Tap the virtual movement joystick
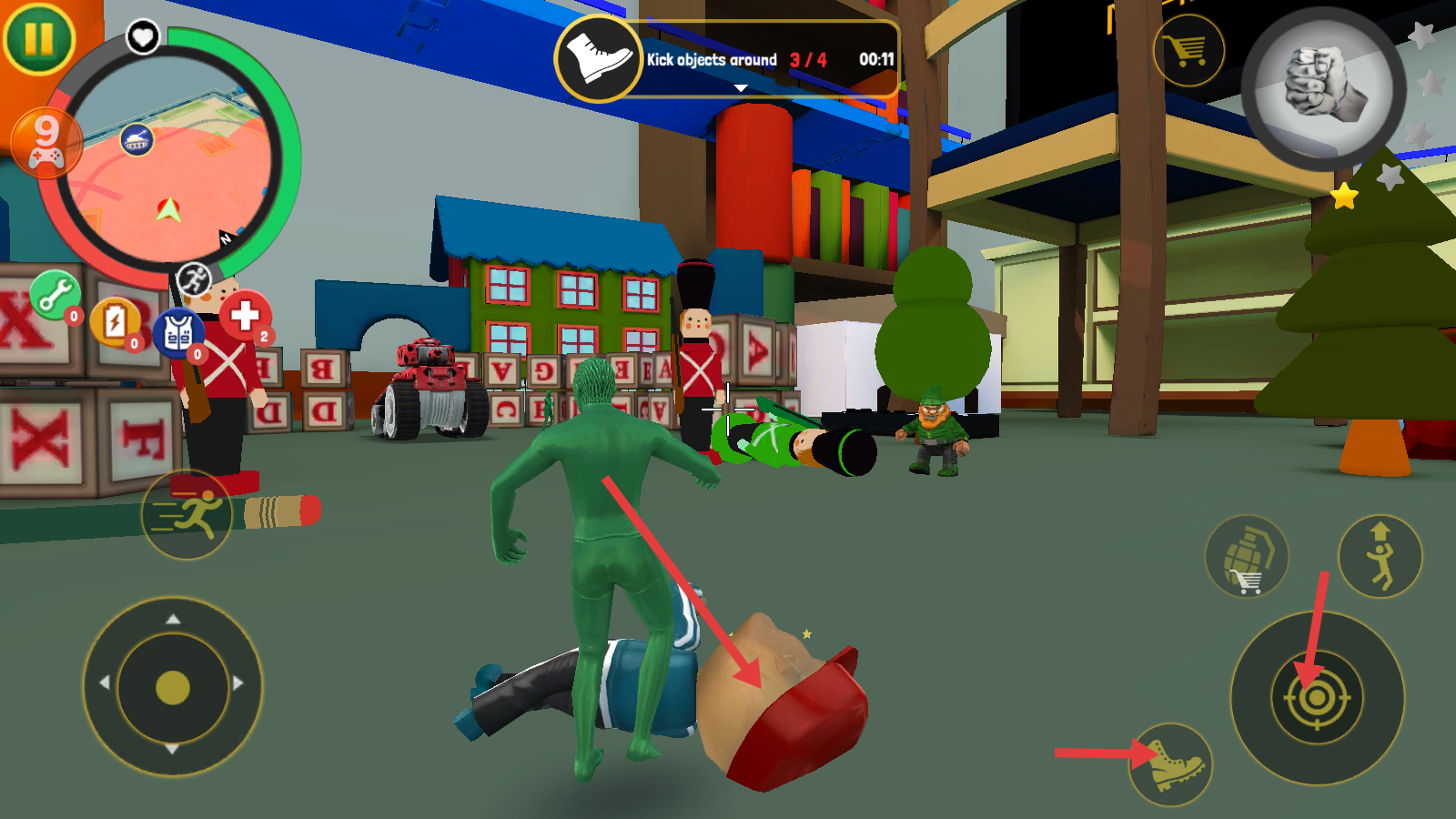This screenshot has width=1456, height=819. (x=173, y=687)
